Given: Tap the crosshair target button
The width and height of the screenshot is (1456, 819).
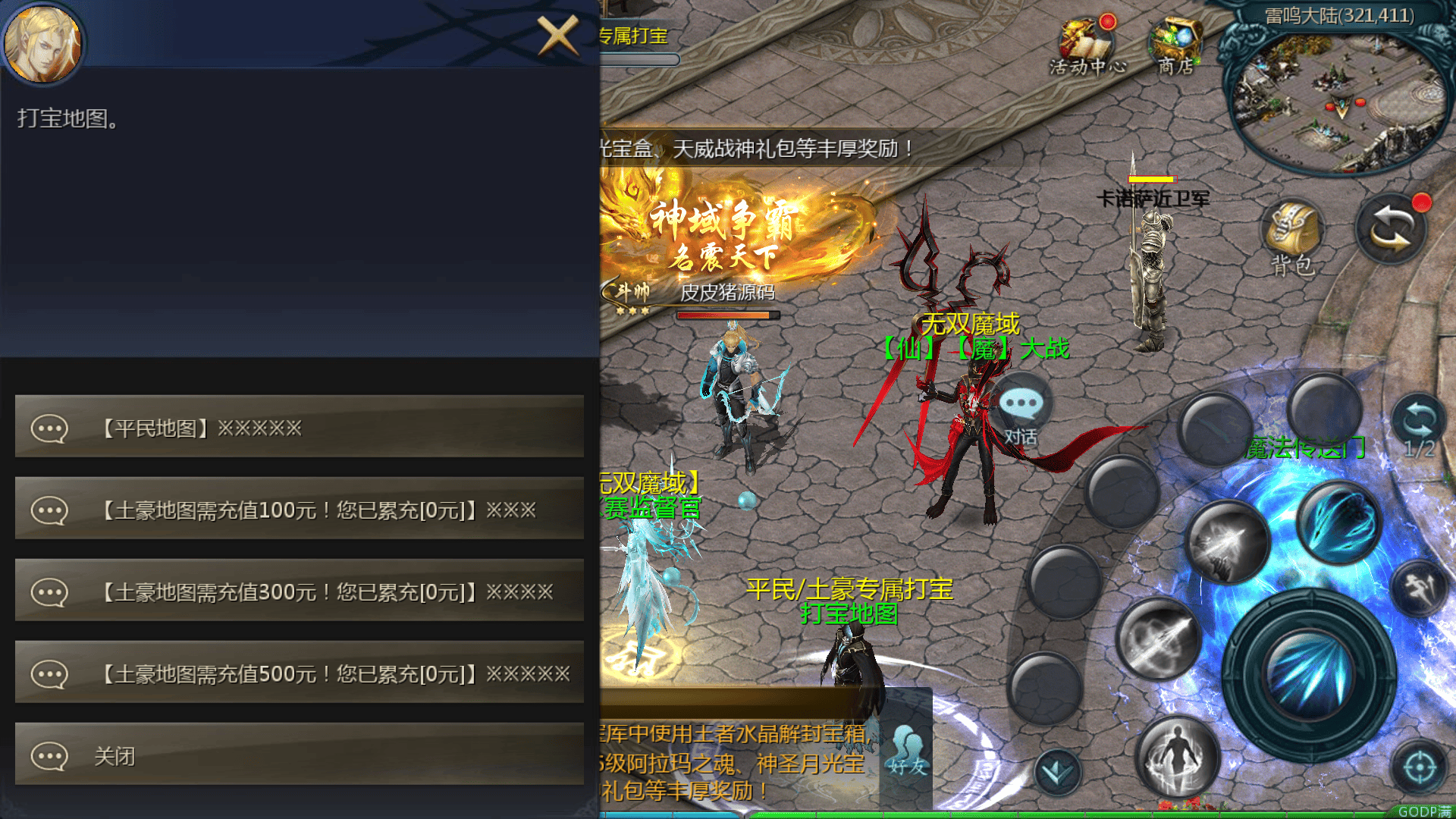Looking at the screenshot, I should click(1419, 767).
